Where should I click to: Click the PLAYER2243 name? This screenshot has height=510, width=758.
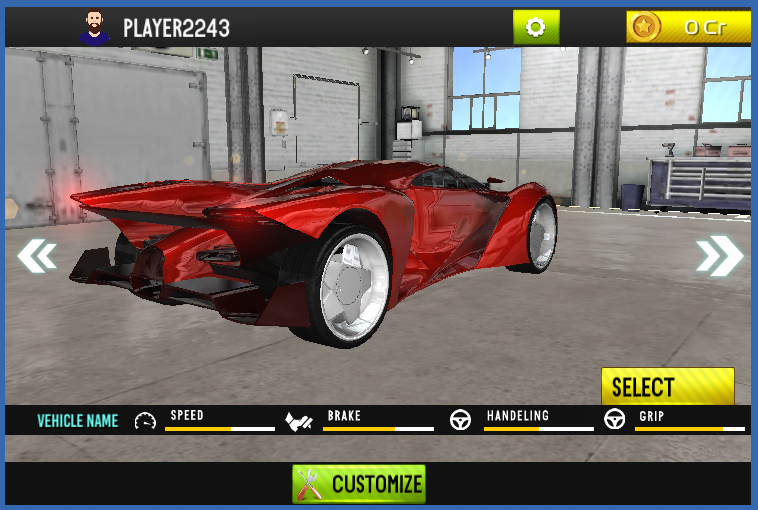[x=176, y=28]
